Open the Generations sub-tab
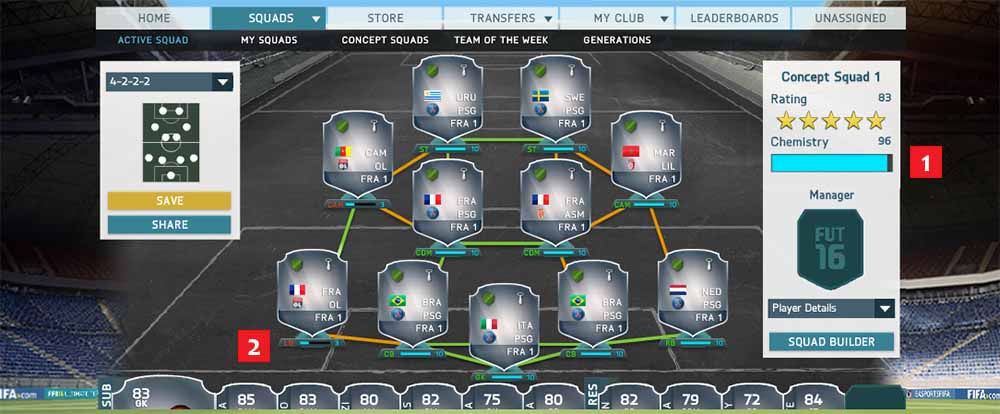Image resolution: width=1000 pixels, height=414 pixels. (617, 40)
